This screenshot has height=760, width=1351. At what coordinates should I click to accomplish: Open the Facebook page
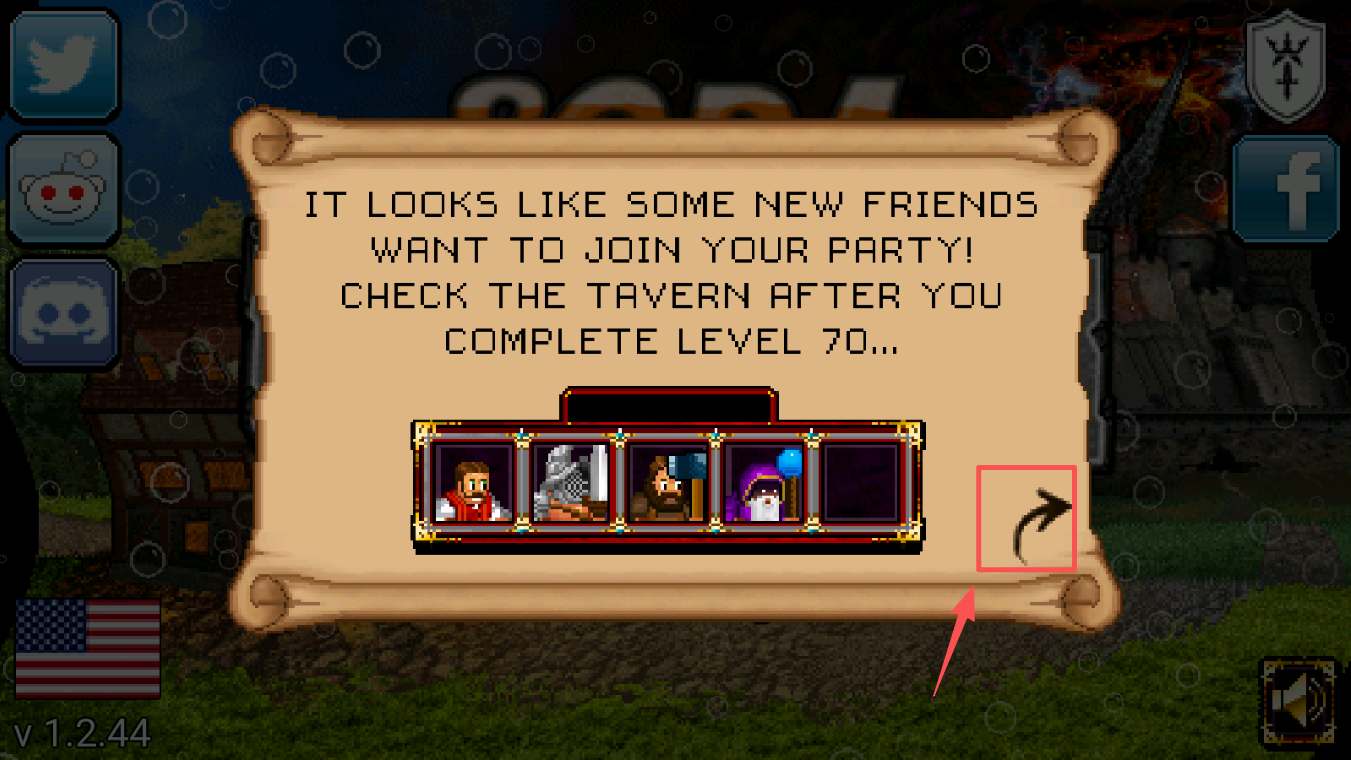(x=1287, y=190)
